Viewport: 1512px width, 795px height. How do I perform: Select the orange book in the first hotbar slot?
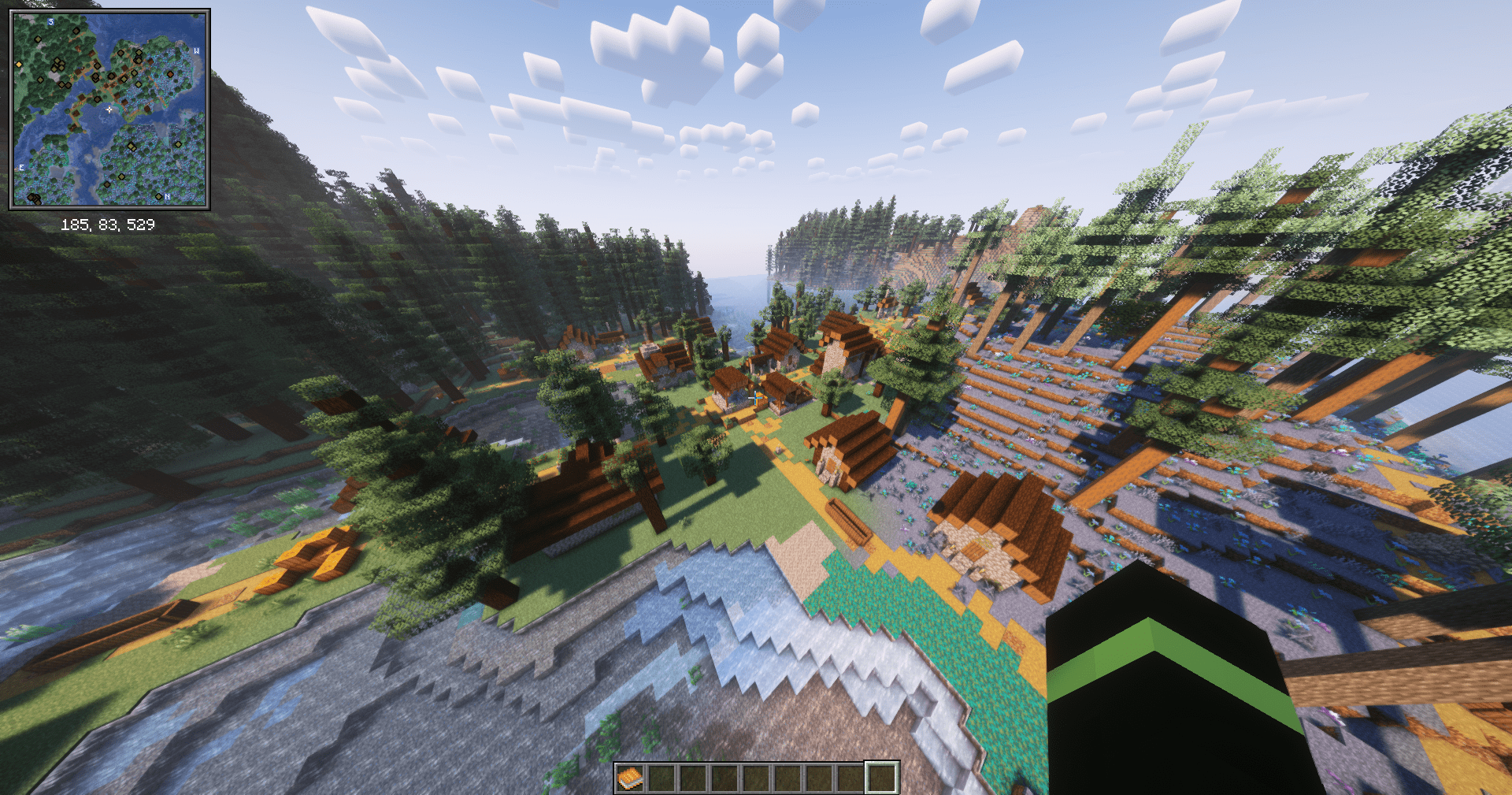pyautogui.click(x=630, y=779)
